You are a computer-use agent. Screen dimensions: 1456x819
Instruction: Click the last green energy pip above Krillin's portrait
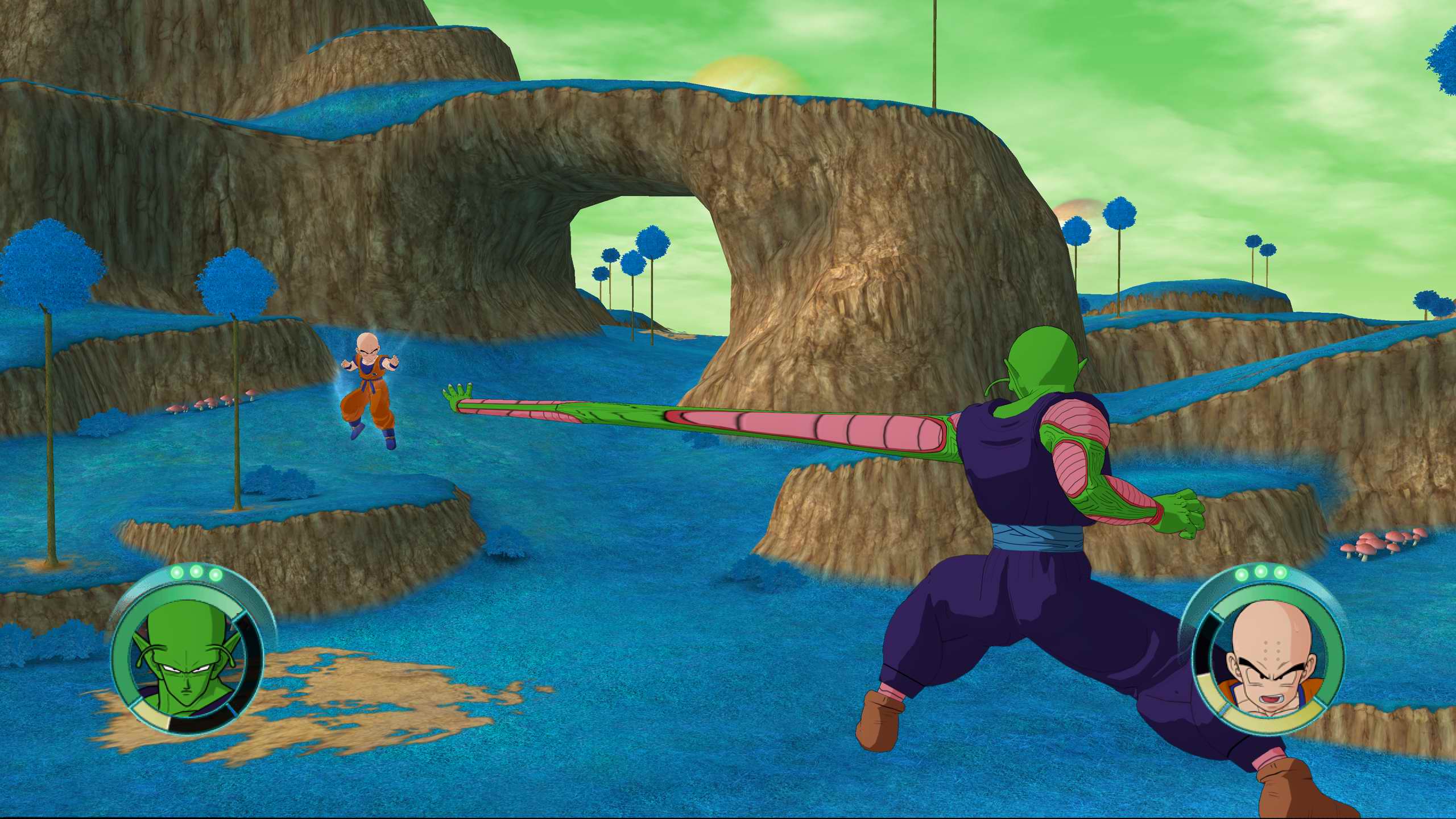1280,573
